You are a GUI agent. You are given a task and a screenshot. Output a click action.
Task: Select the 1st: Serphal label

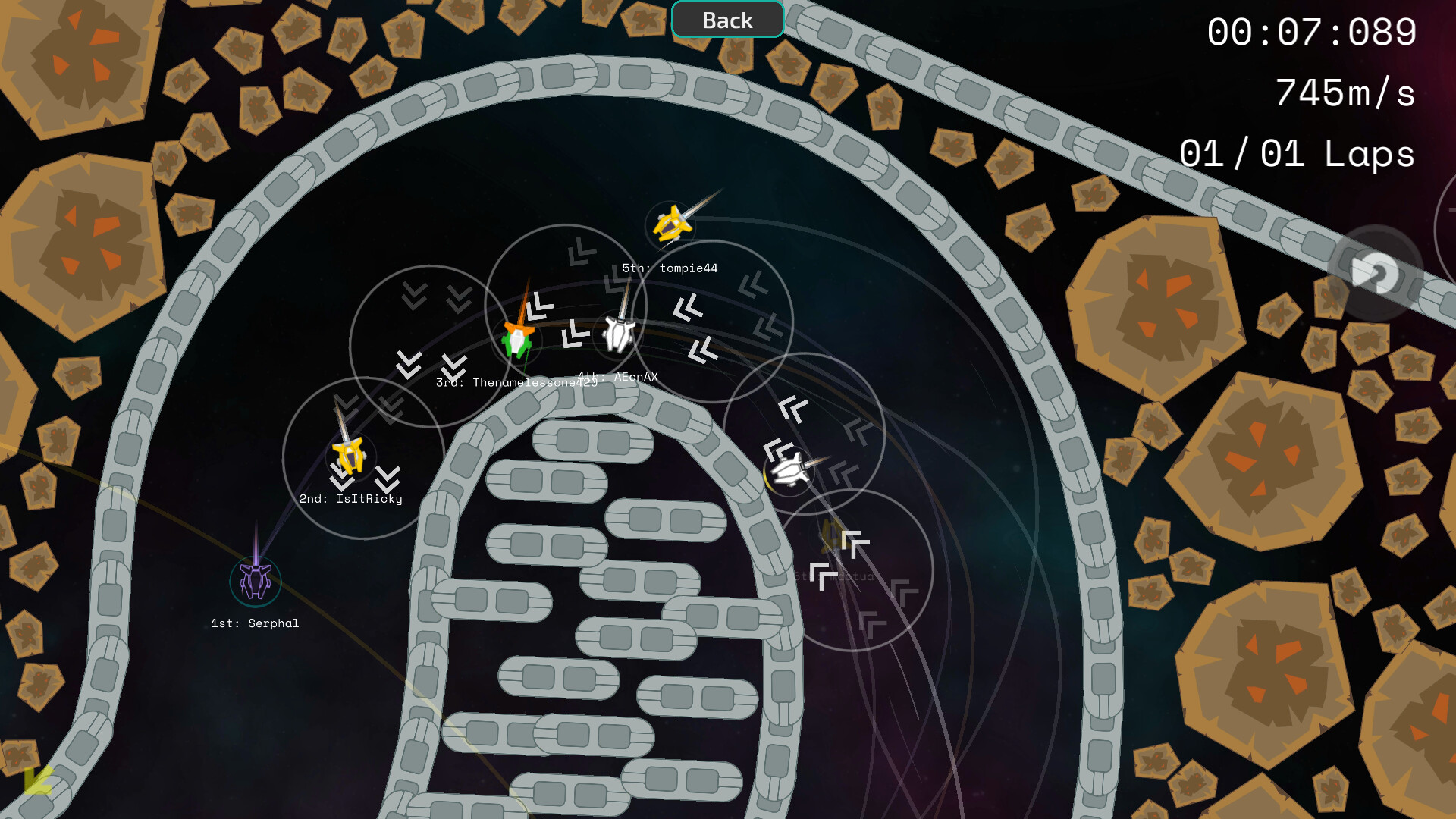point(256,623)
